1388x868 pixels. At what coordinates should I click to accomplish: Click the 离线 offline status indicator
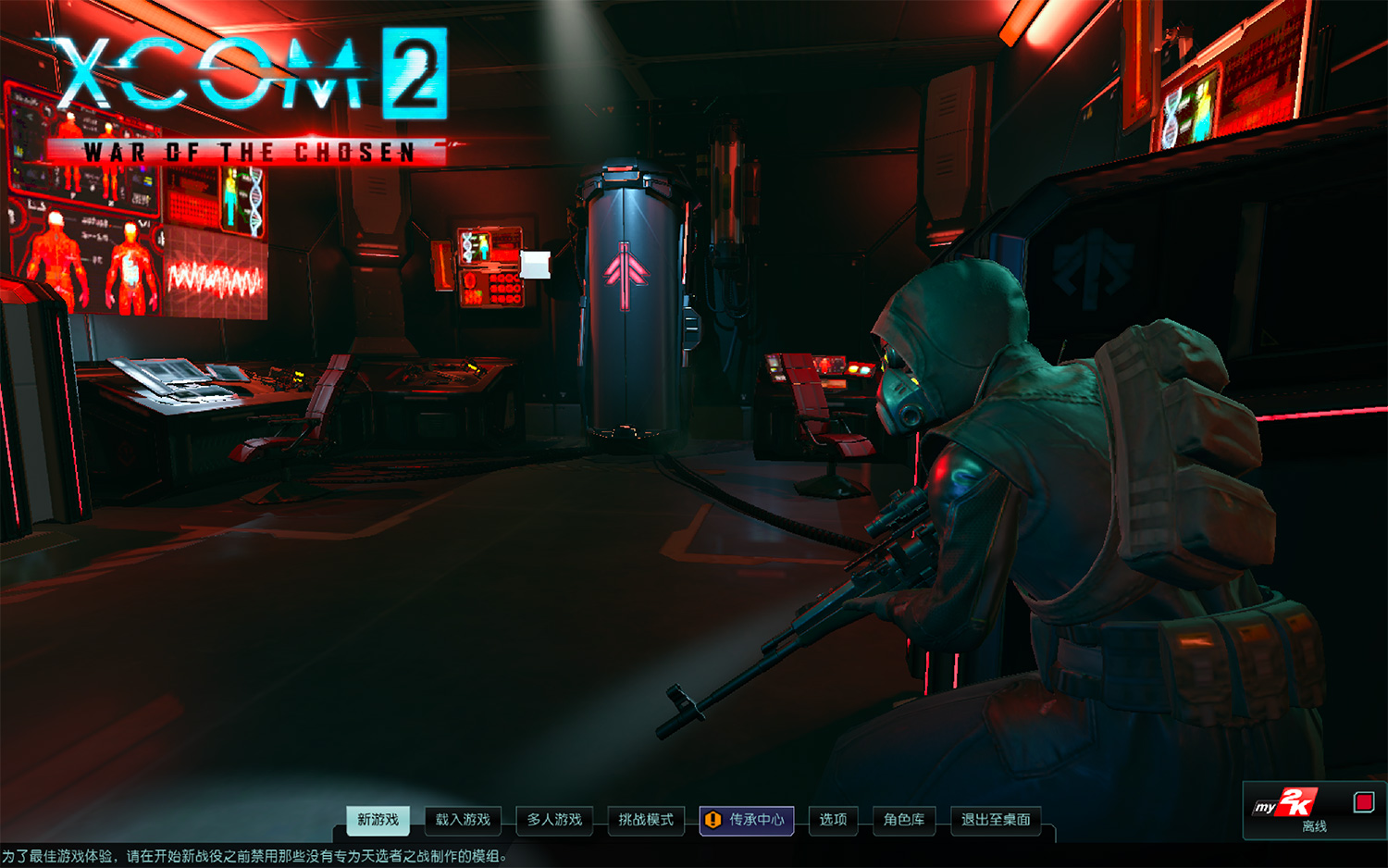(1314, 825)
